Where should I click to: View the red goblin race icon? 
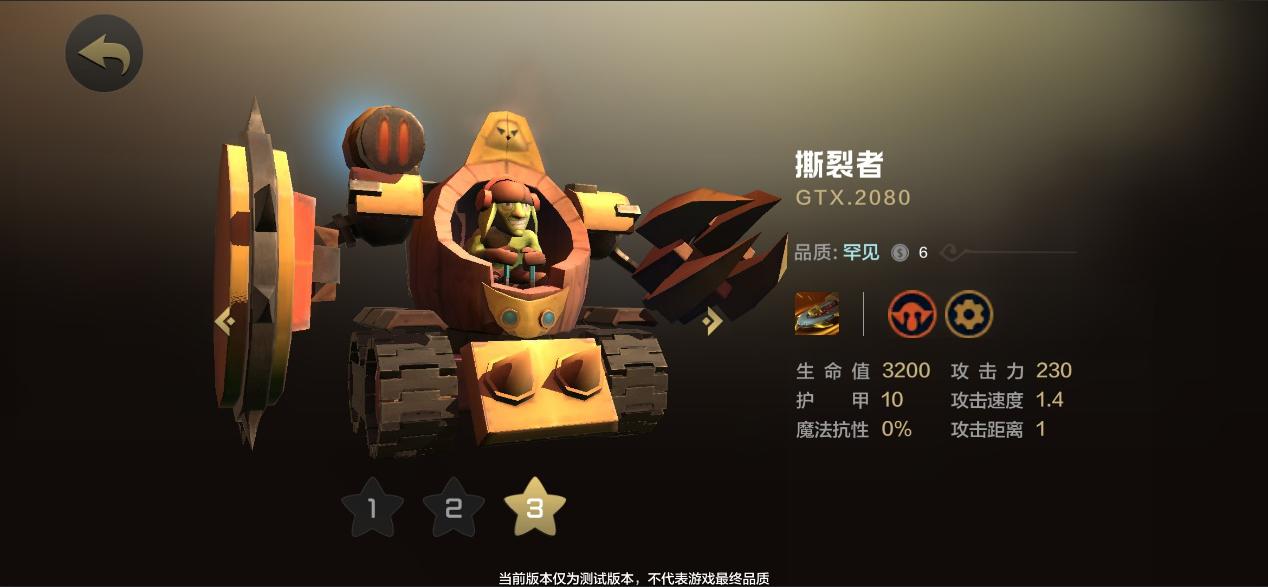coord(912,314)
